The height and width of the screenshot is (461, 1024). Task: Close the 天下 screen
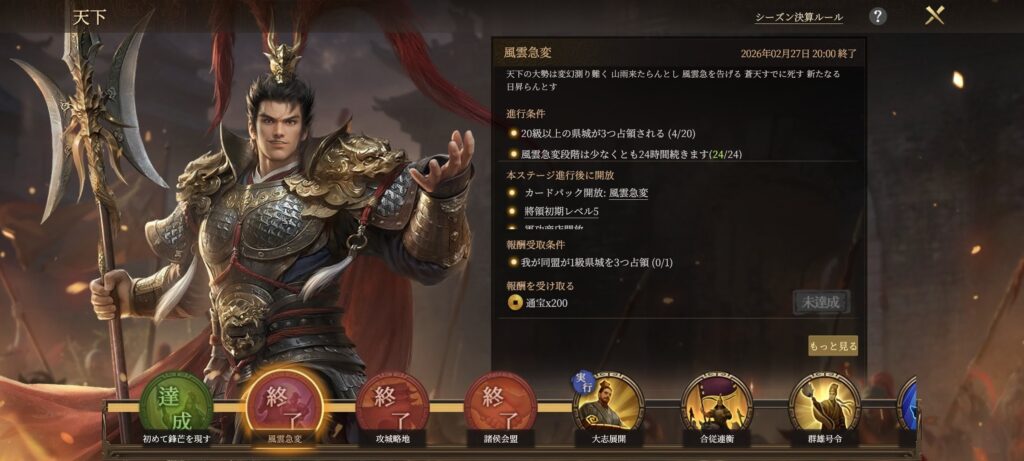tap(935, 16)
